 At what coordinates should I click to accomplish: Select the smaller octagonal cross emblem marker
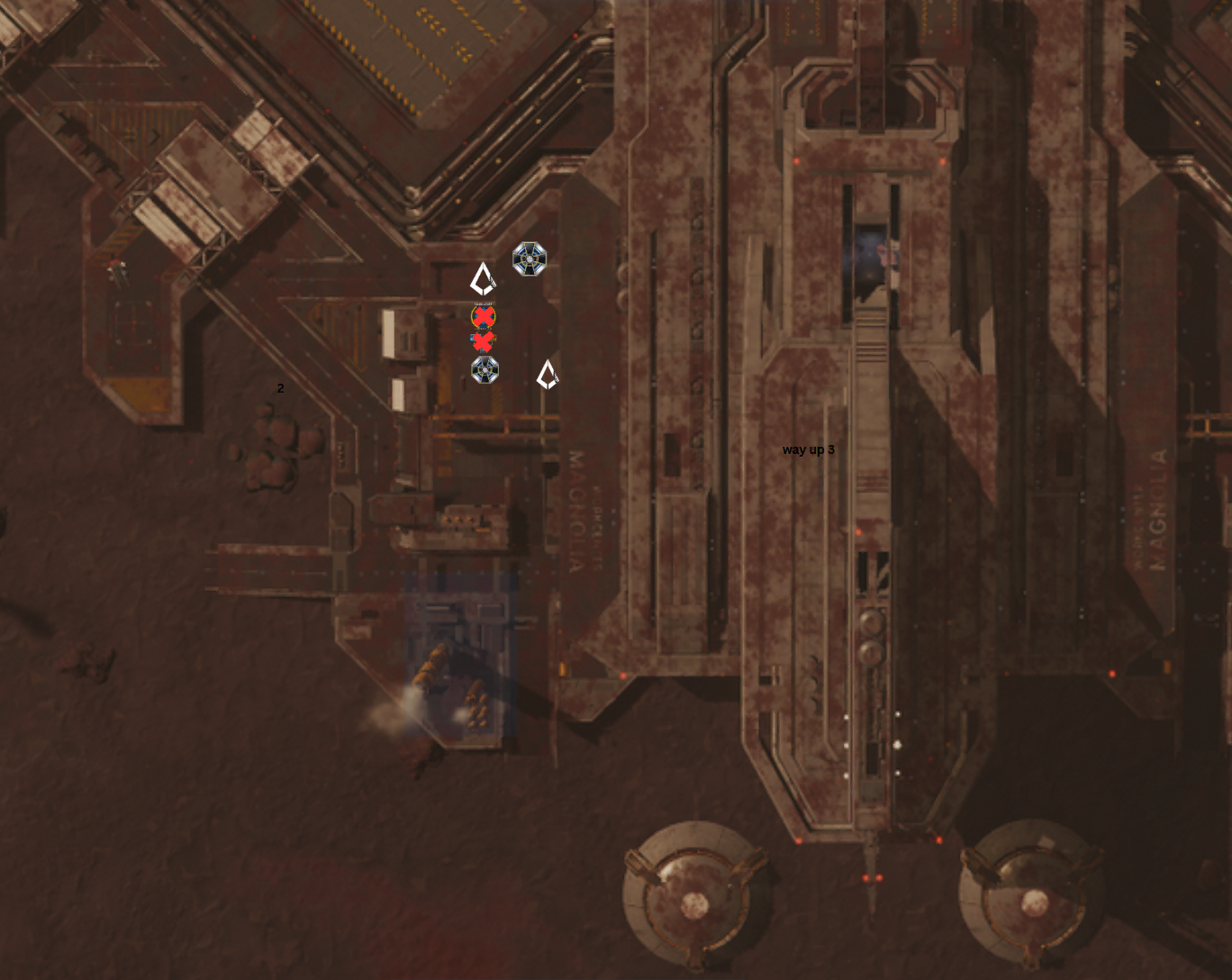[x=485, y=370]
